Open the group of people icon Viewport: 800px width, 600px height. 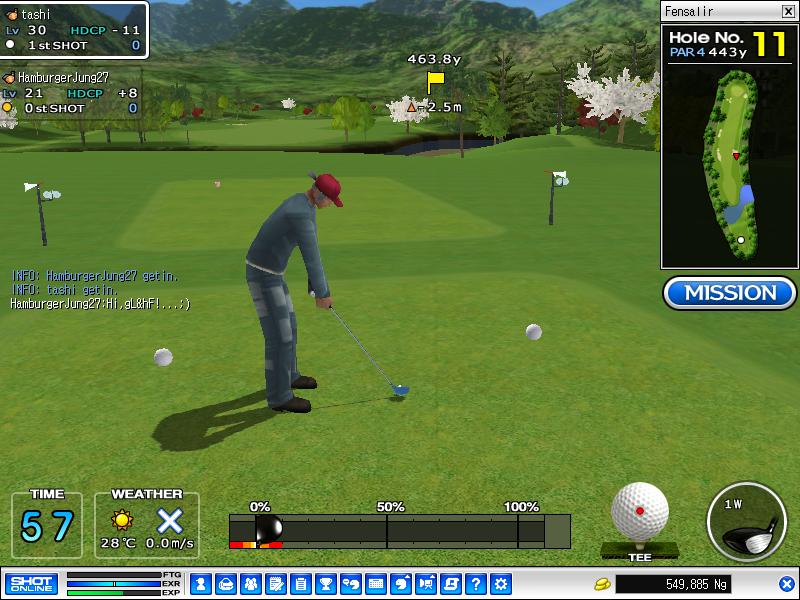point(250,584)
